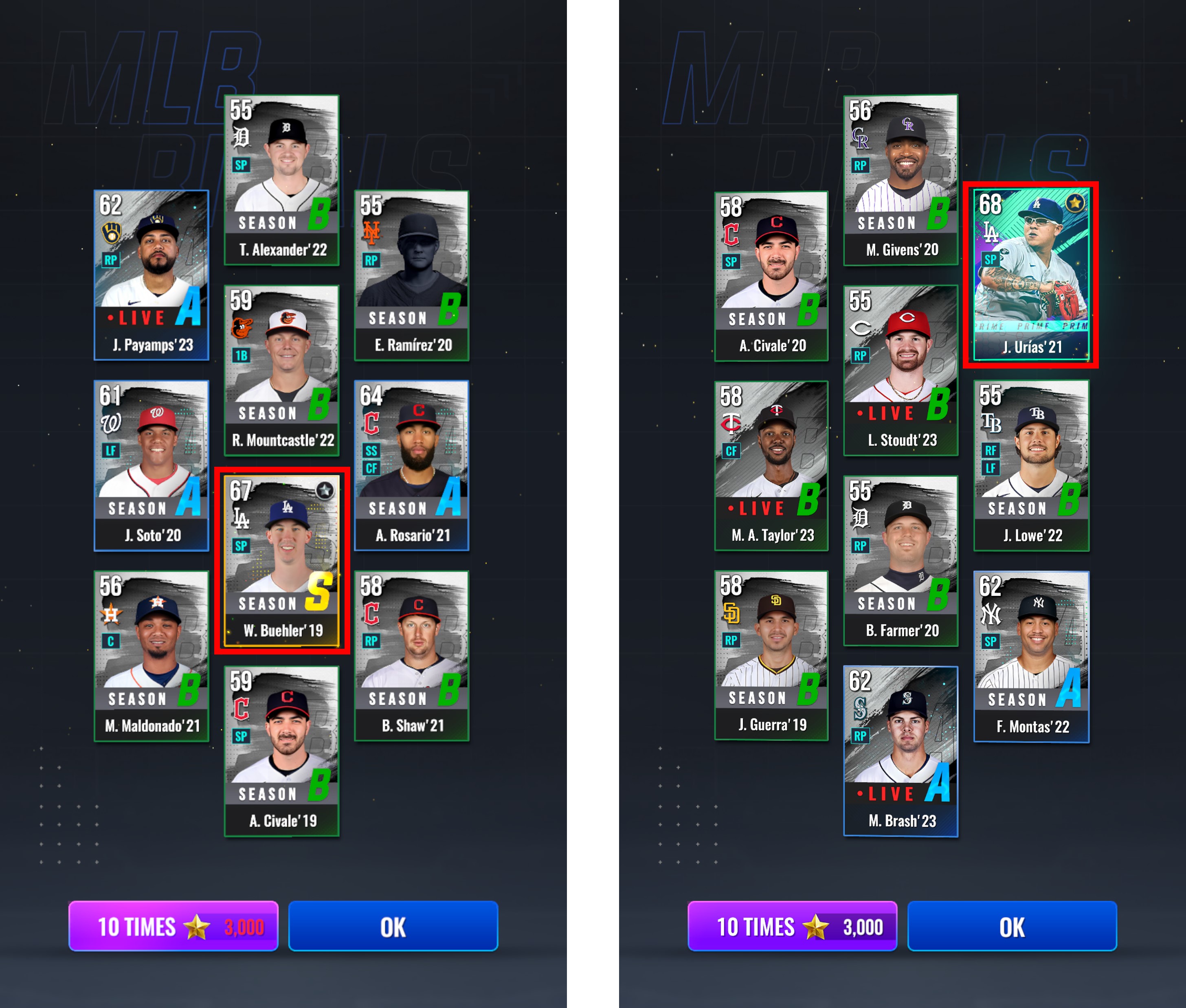This screenshot has height=1008, width=1186.
Task: Click the J. Lowe'22 card
Action: (1031, 466)
